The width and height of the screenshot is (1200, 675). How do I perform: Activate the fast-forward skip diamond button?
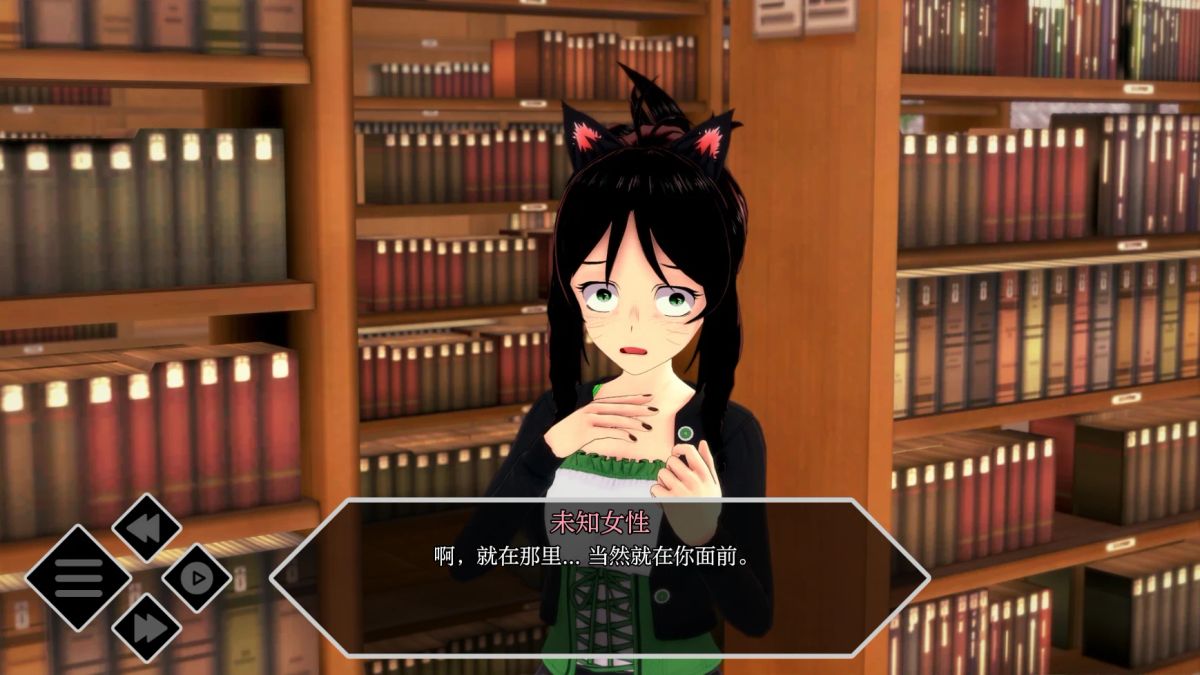point(146,627)
